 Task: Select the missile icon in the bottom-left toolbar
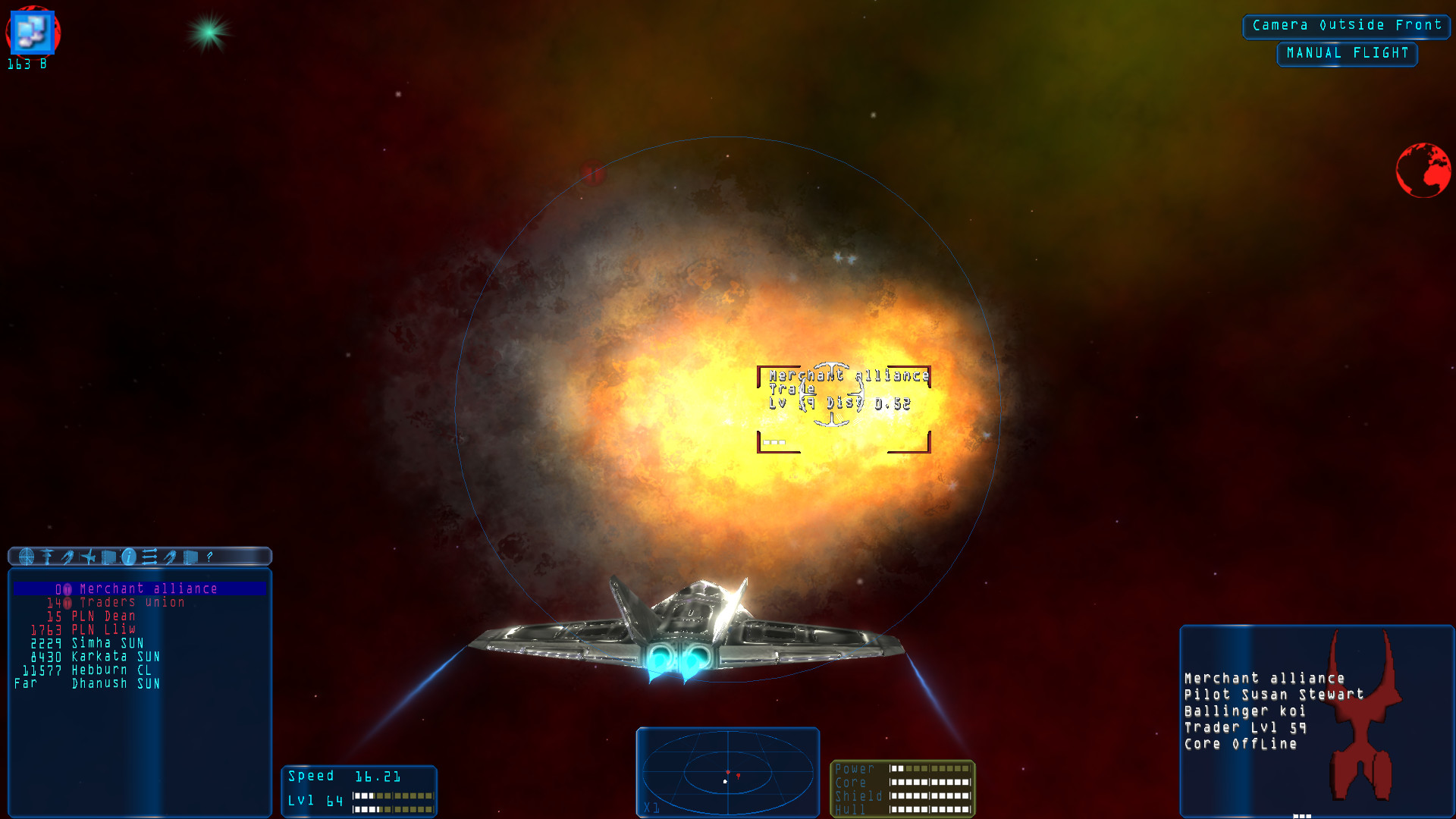tap(67, 557)
